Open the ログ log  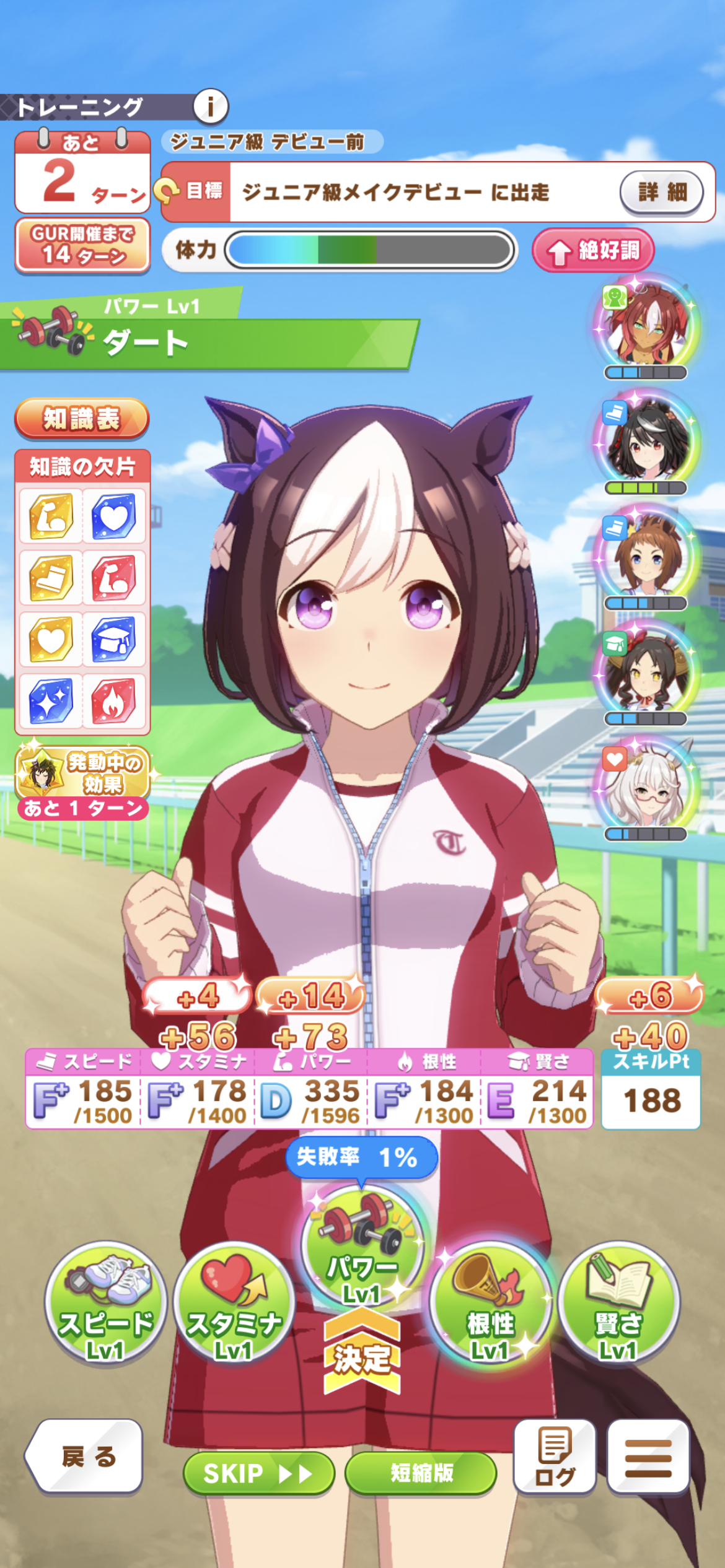click(555, 1456)
